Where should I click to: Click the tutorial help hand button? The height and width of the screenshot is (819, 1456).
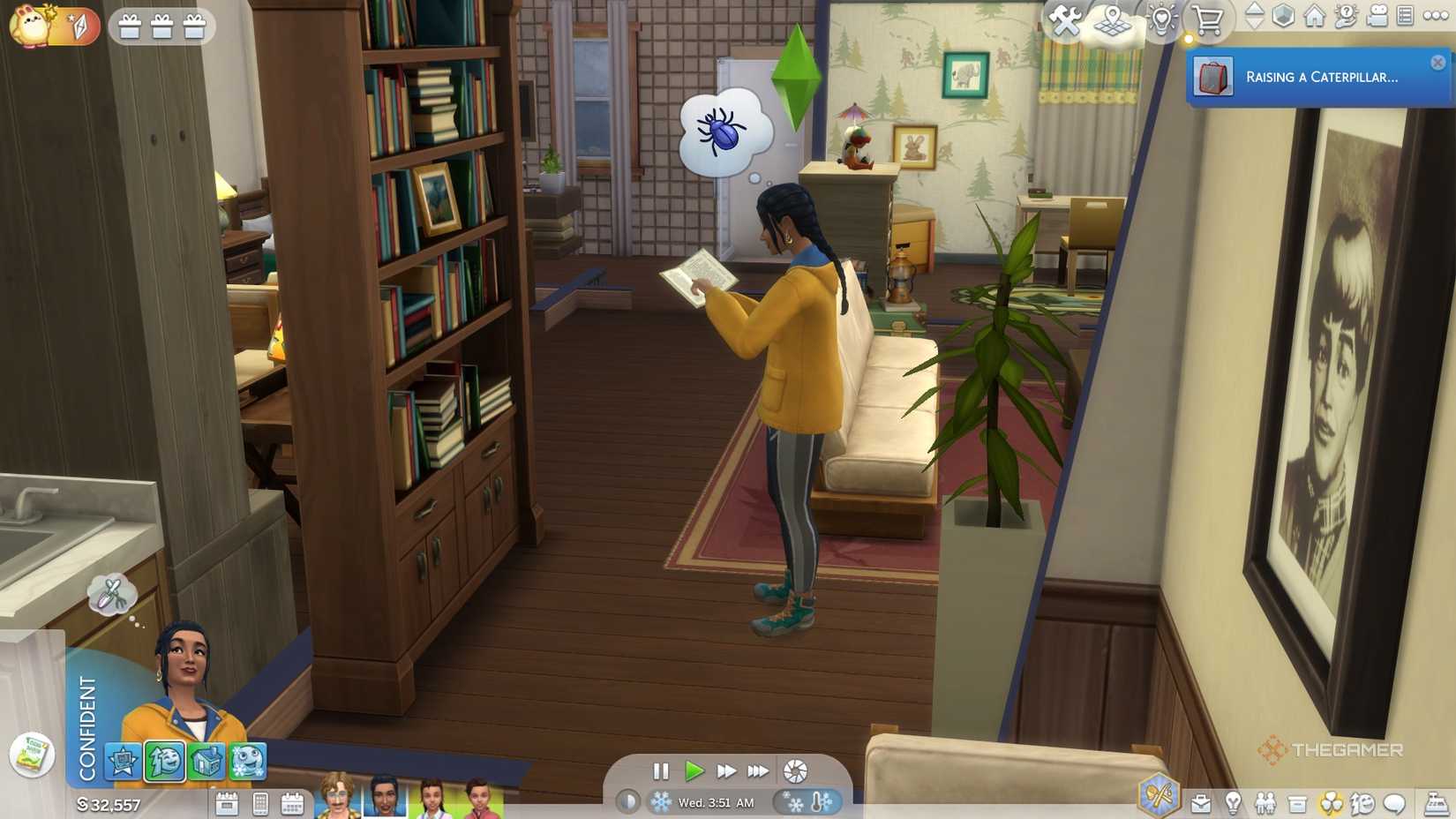(1346, 16)
